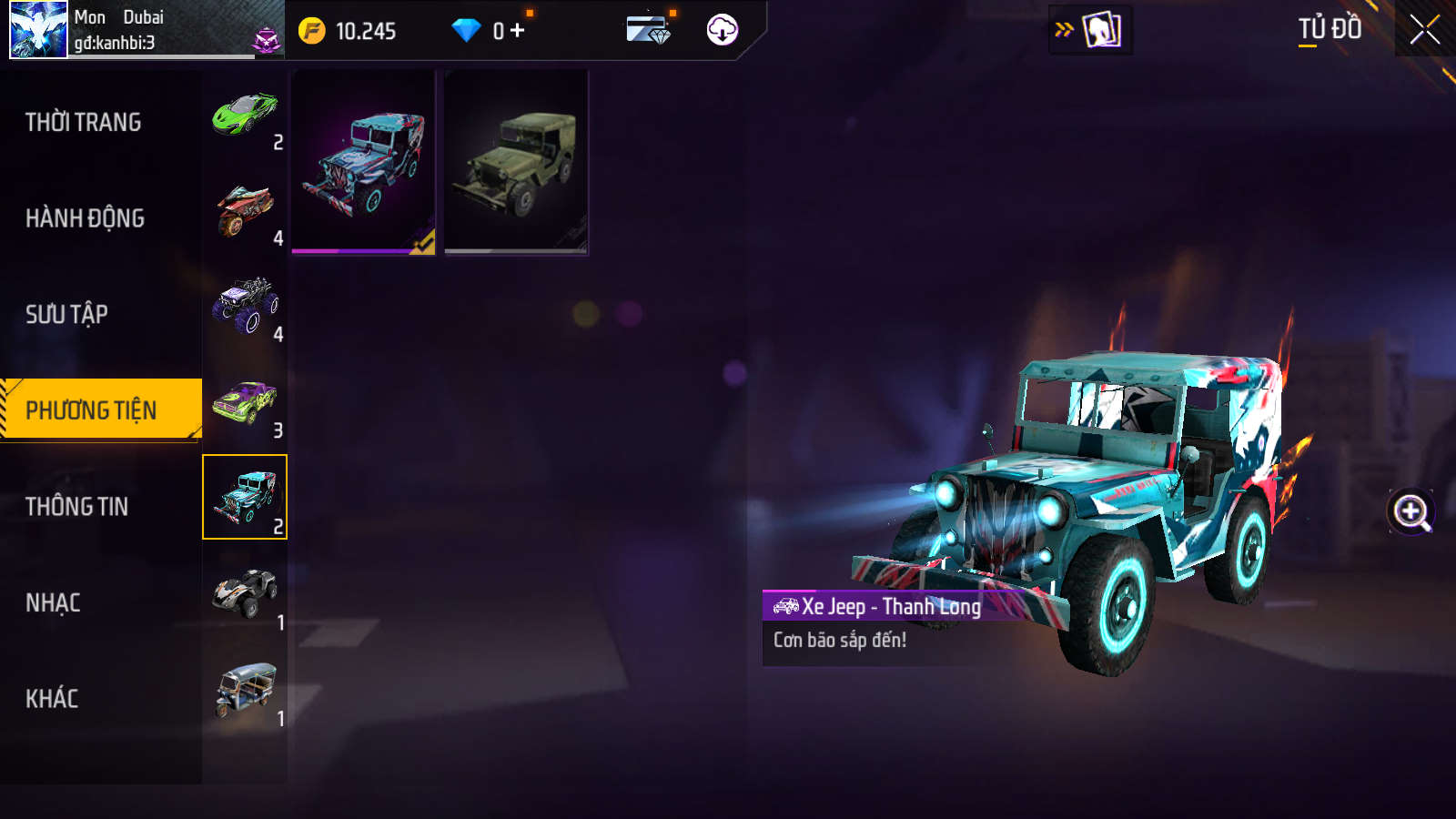The height and width of the screenshot is (819, 1456).
Task: Open the cloud download icon
Action: (722, 30)
